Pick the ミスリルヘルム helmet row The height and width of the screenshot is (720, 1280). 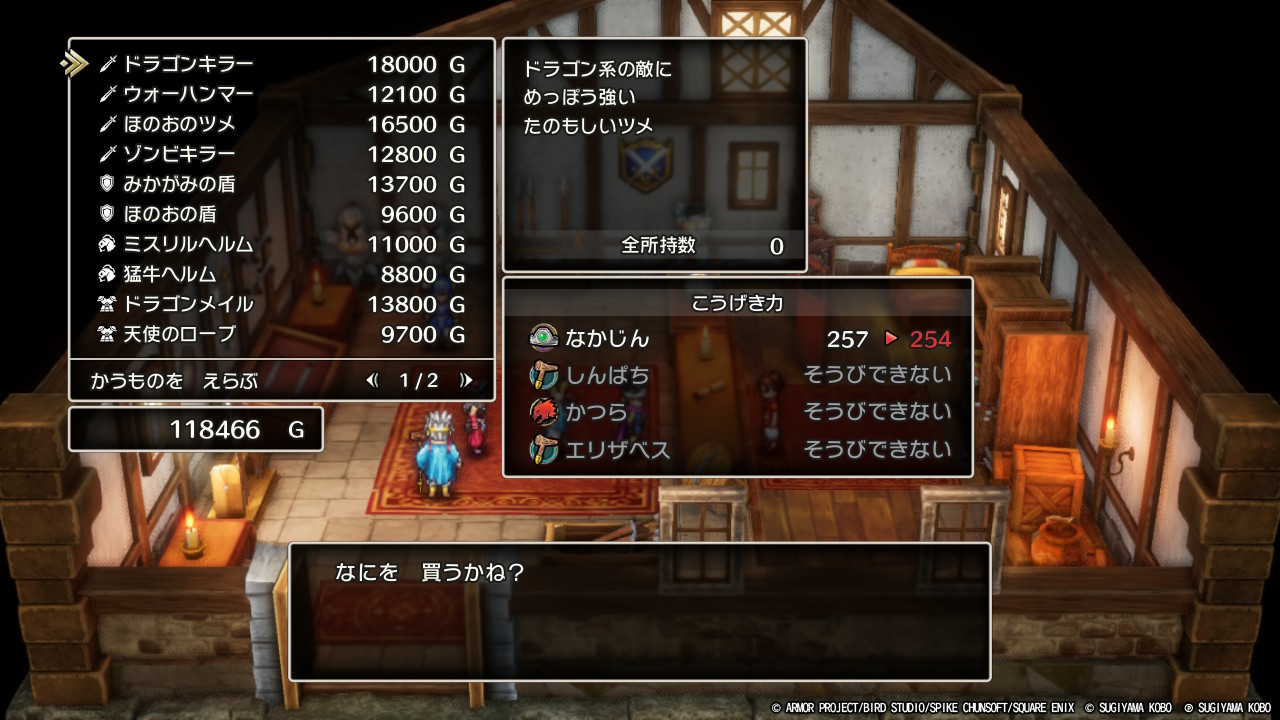(280, 245)
